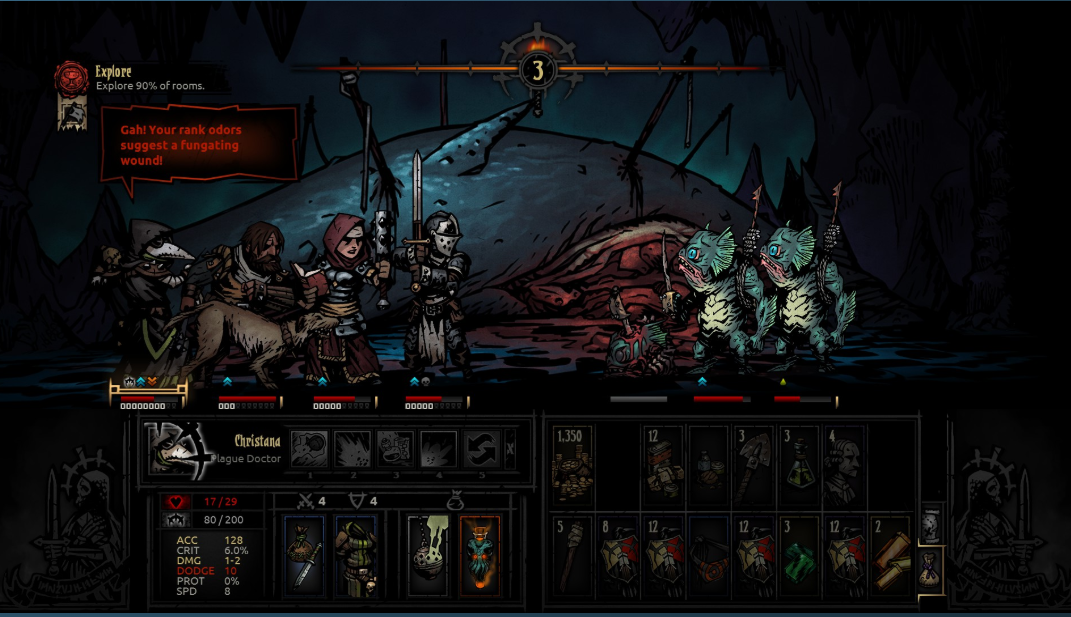
Task: Activate the skill numbered 4 on the bar
Action: click(x=438, y=449)
